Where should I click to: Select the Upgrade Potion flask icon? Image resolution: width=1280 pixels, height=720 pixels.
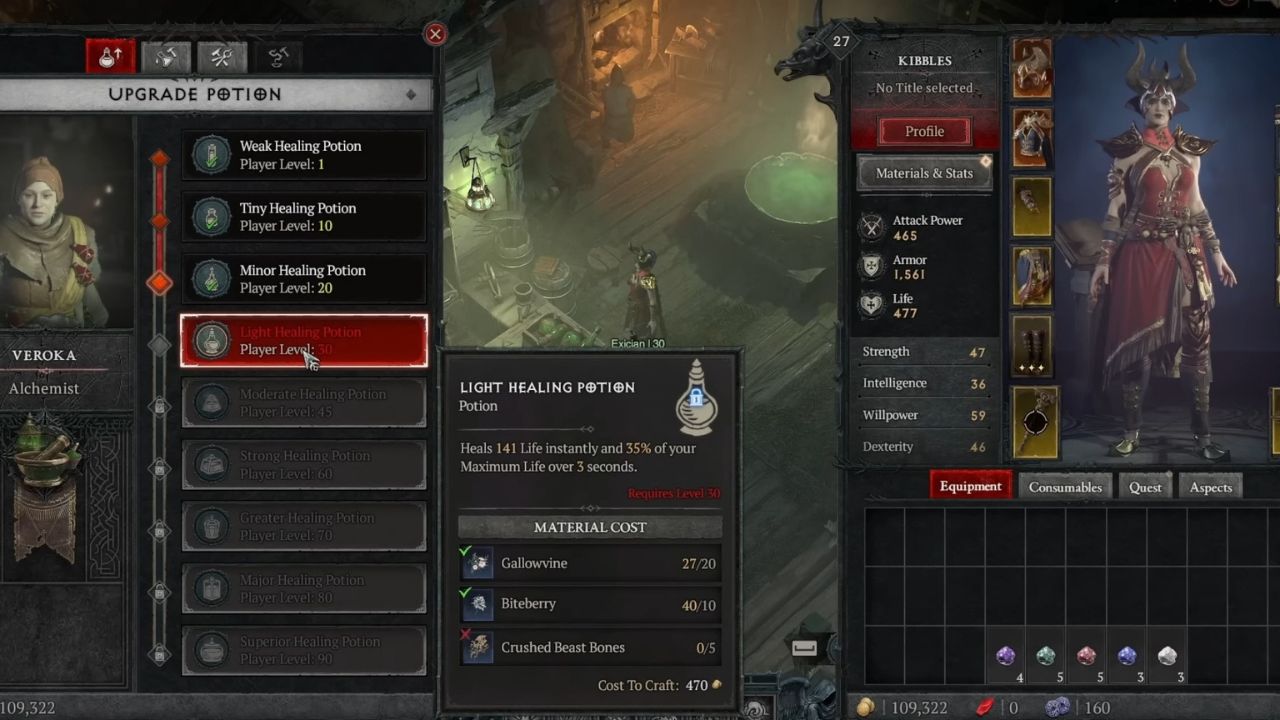coord(110,57)
